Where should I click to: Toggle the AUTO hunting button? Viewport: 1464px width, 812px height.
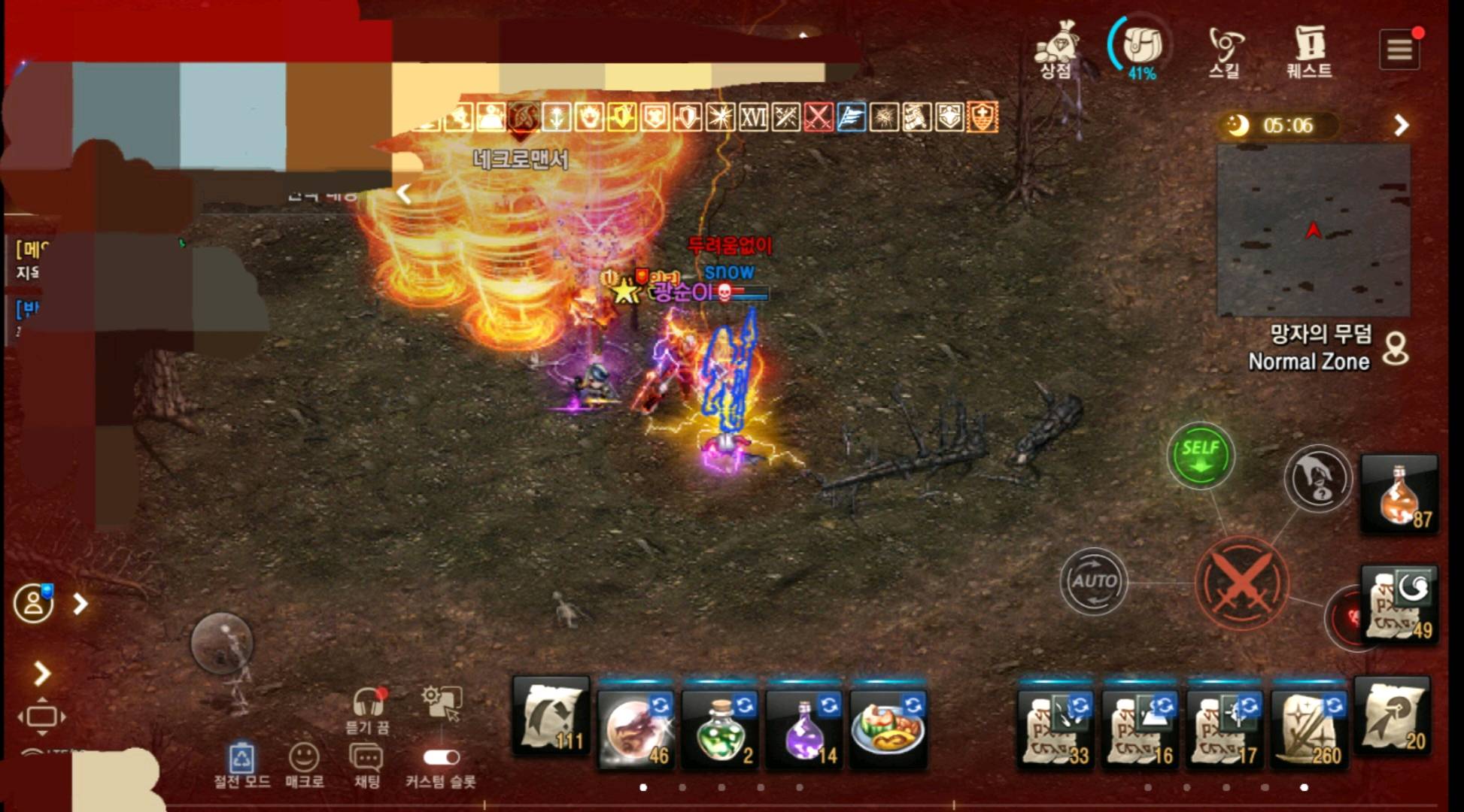pyautogui.click(x=1093, y=581)
